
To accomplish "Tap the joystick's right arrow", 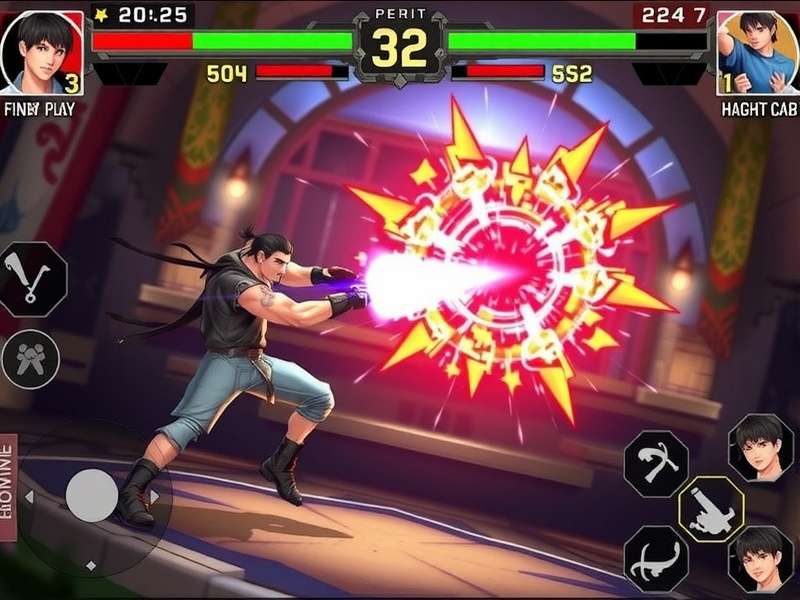I will coord(155,496).
